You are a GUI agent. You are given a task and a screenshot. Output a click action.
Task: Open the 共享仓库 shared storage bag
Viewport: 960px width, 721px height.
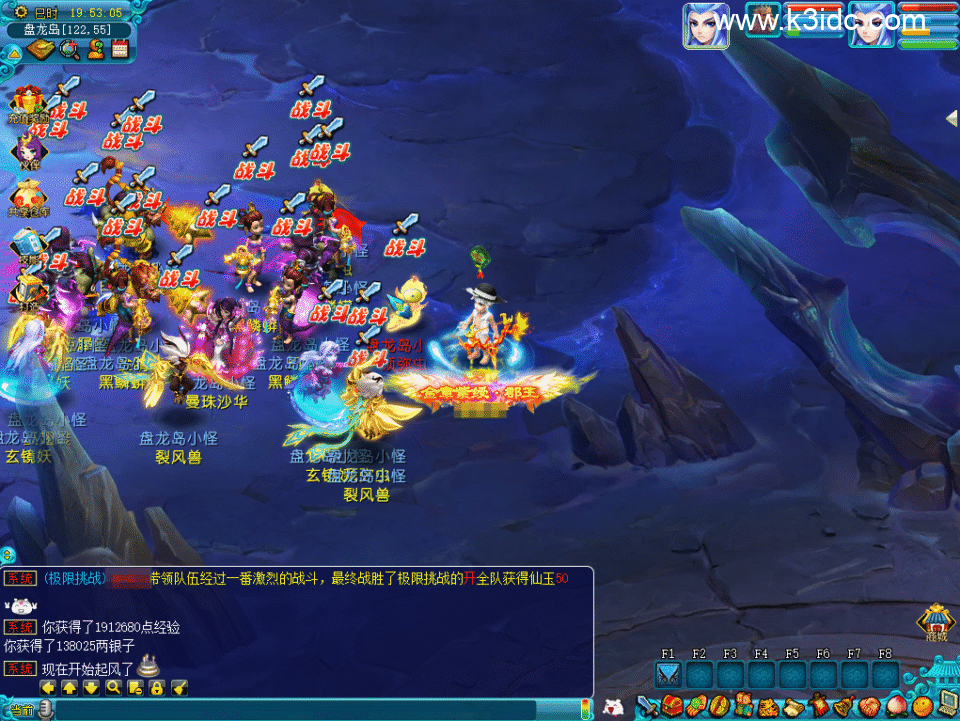pyautogui.click(x=26, y=196)
